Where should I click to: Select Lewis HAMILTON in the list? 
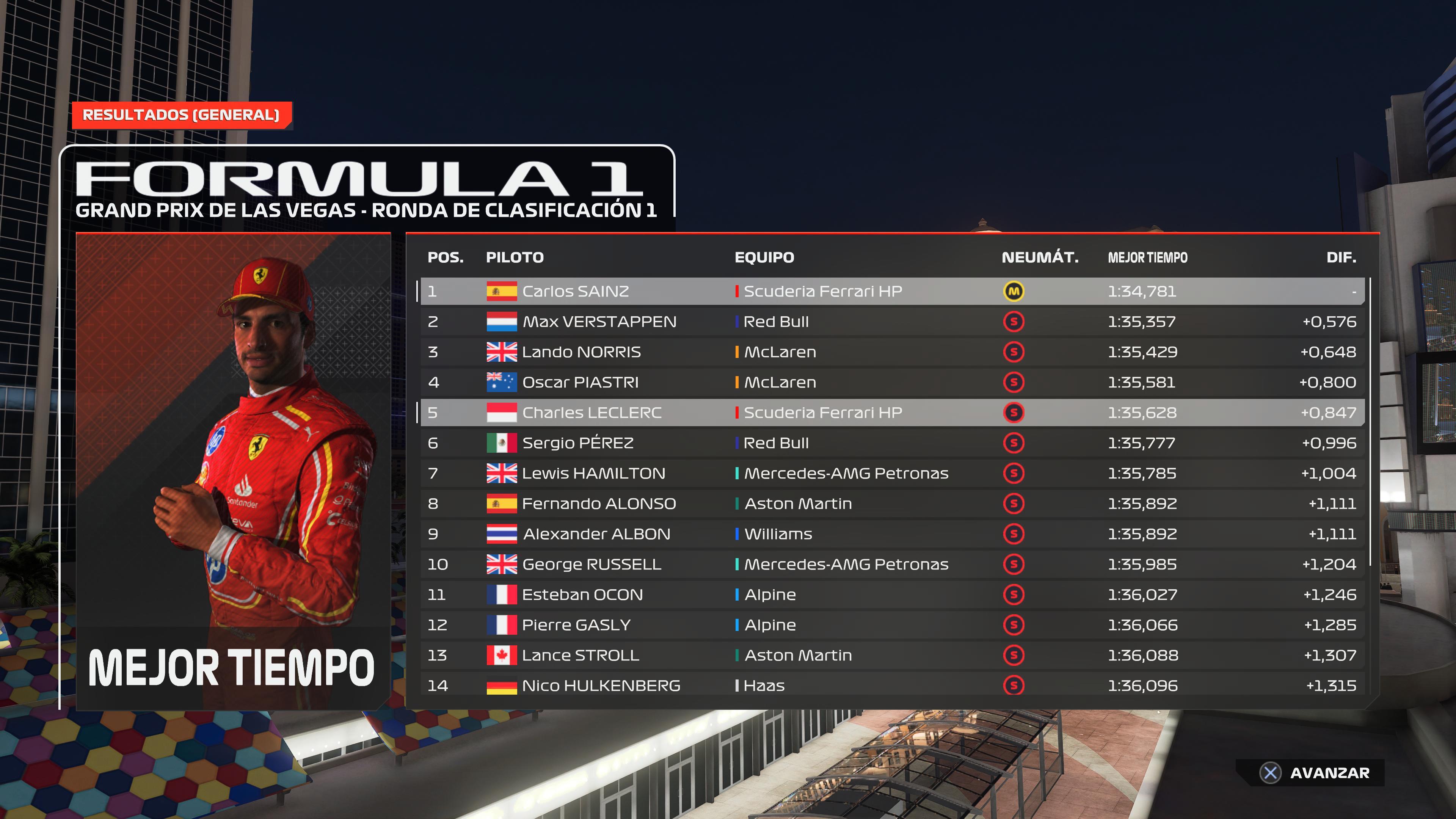point(892,473)
